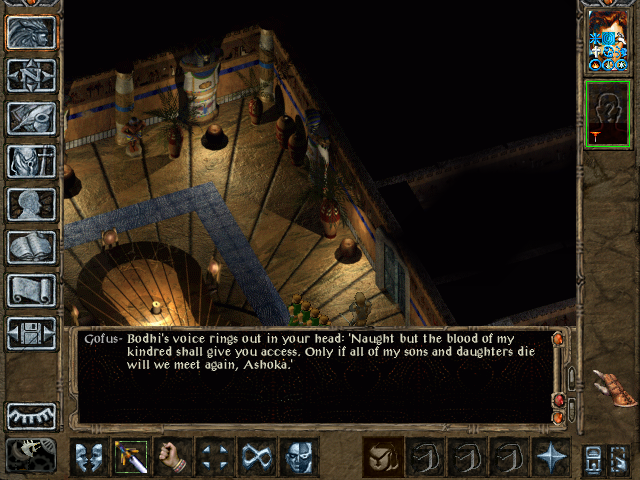Return to the game view via the top sidebar button
The width and height of the screenshot is (640, 480).
[x=31, y=33]
